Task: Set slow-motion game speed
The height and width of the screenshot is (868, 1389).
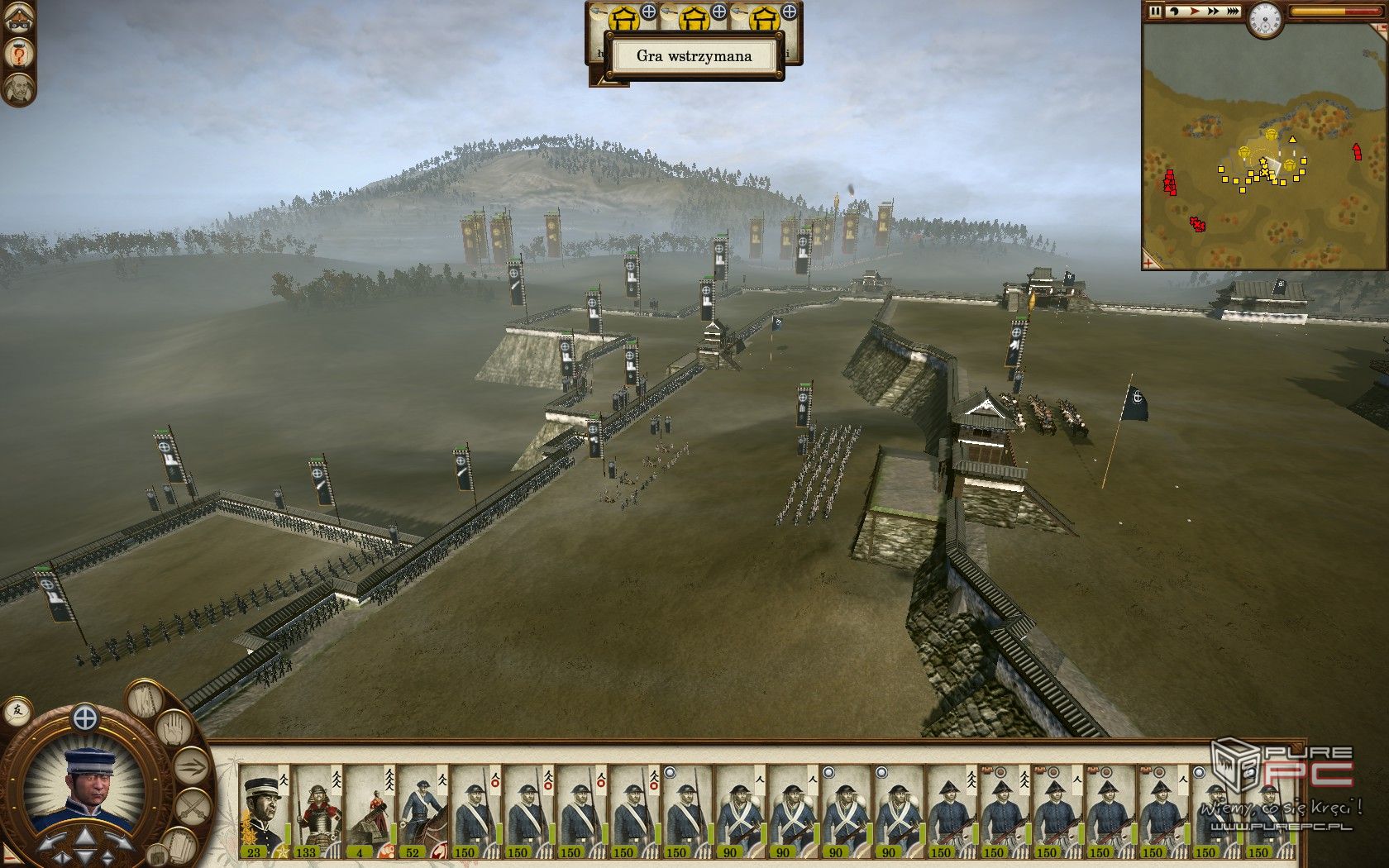Action: (1174, 12)
